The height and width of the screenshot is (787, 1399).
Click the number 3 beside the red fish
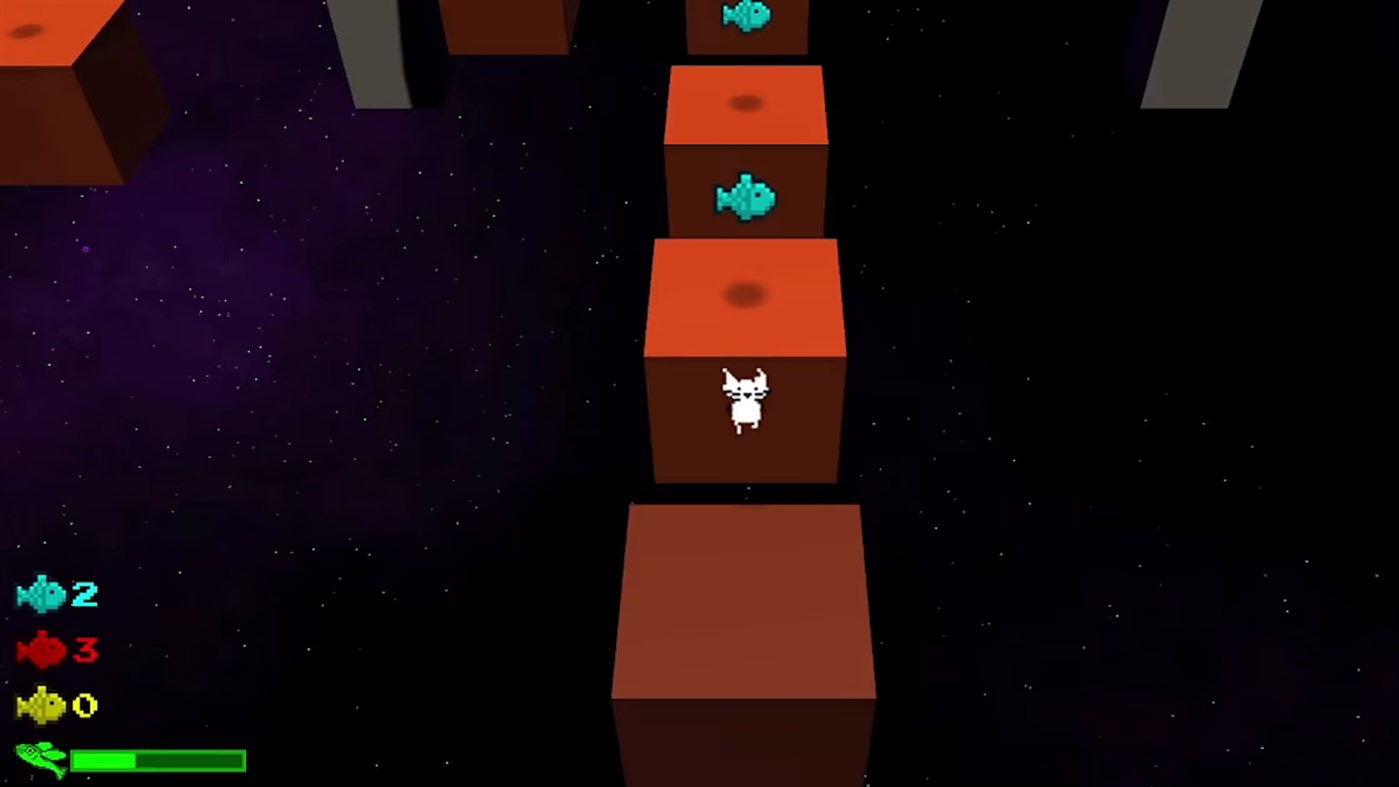click(x=85, y=650)
